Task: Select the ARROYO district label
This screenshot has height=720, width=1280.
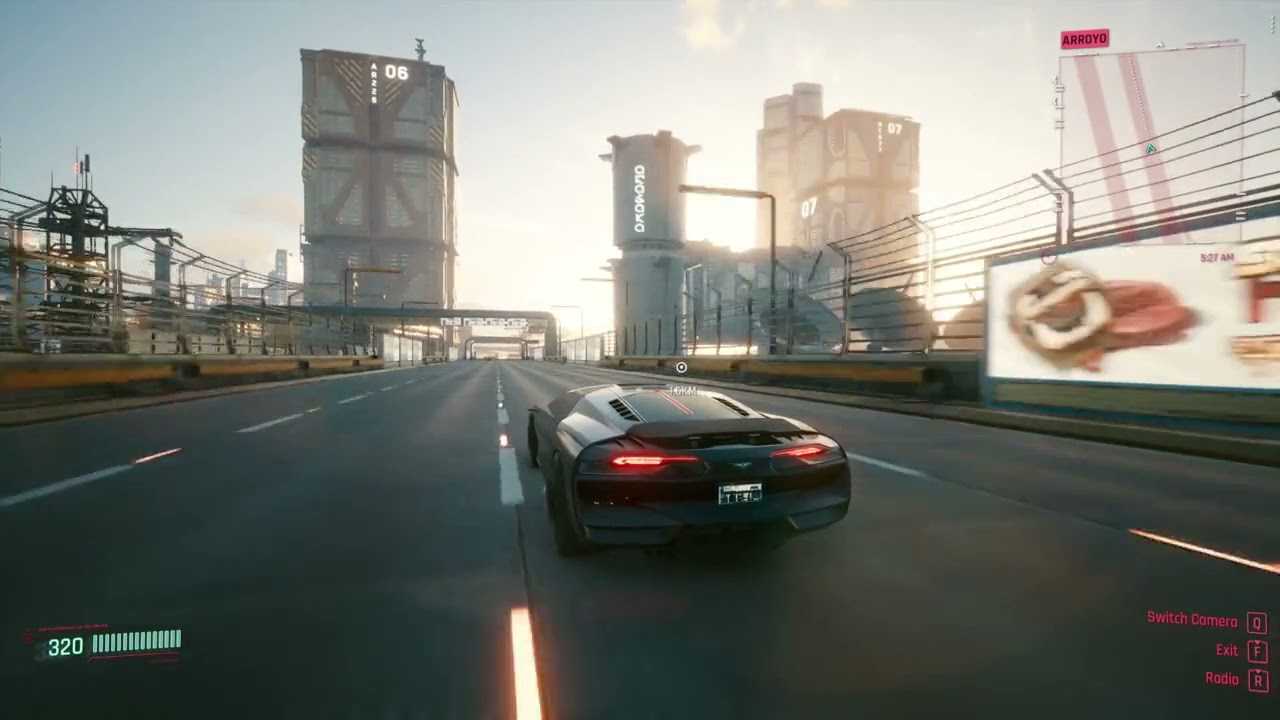Action: point(1084,39)
